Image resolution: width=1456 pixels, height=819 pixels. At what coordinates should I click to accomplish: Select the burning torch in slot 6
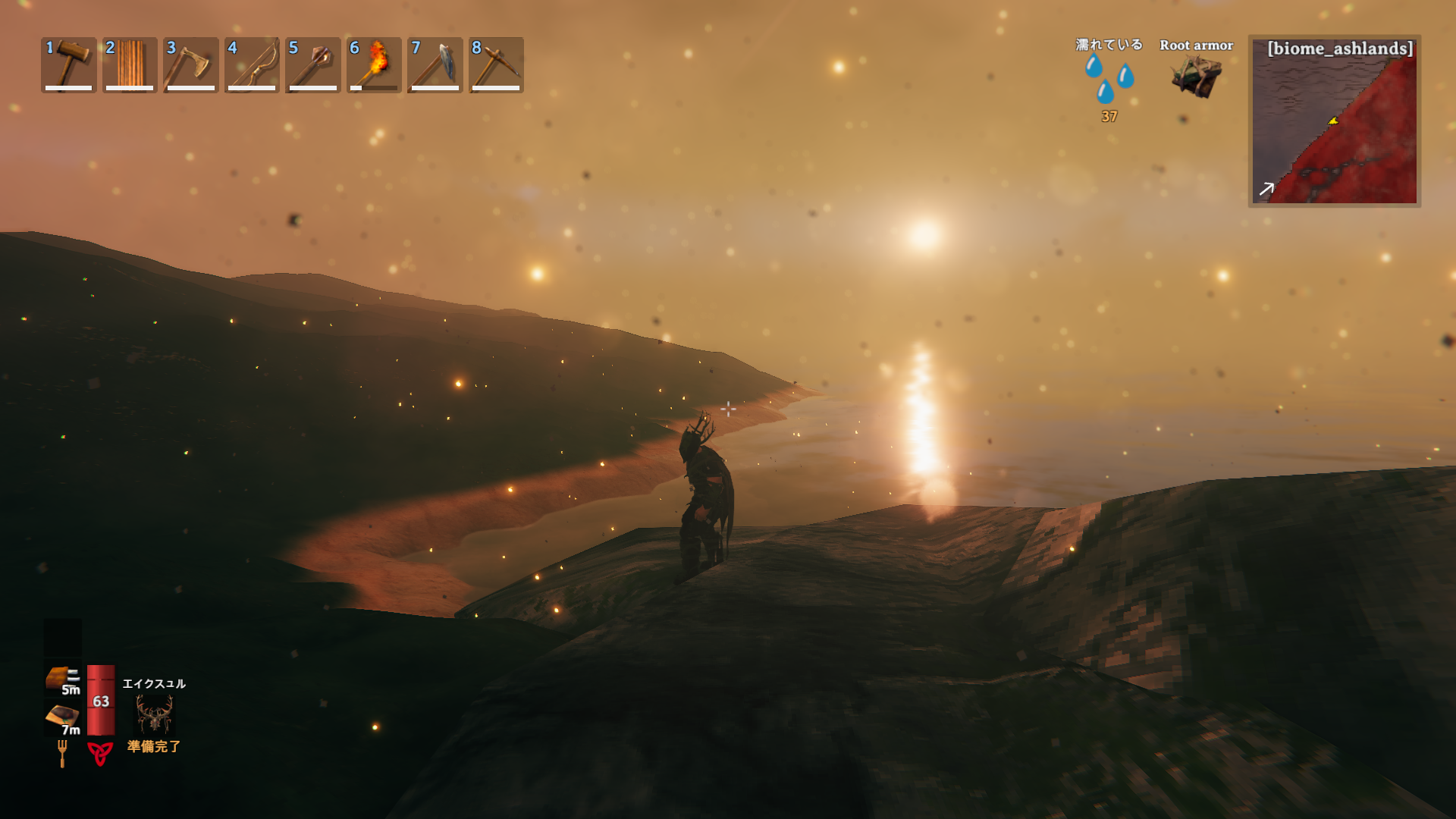[374, 64]
